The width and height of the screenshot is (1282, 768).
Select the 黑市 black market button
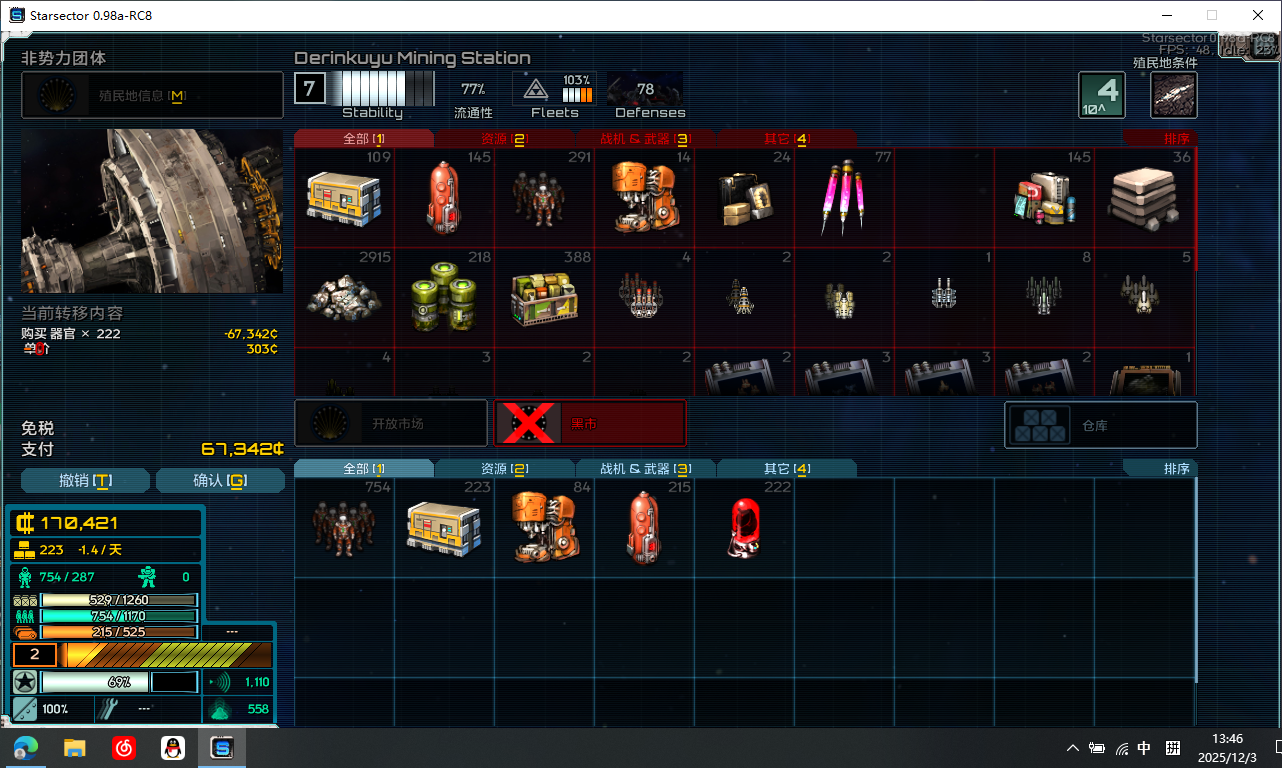[x=590, y=424]
